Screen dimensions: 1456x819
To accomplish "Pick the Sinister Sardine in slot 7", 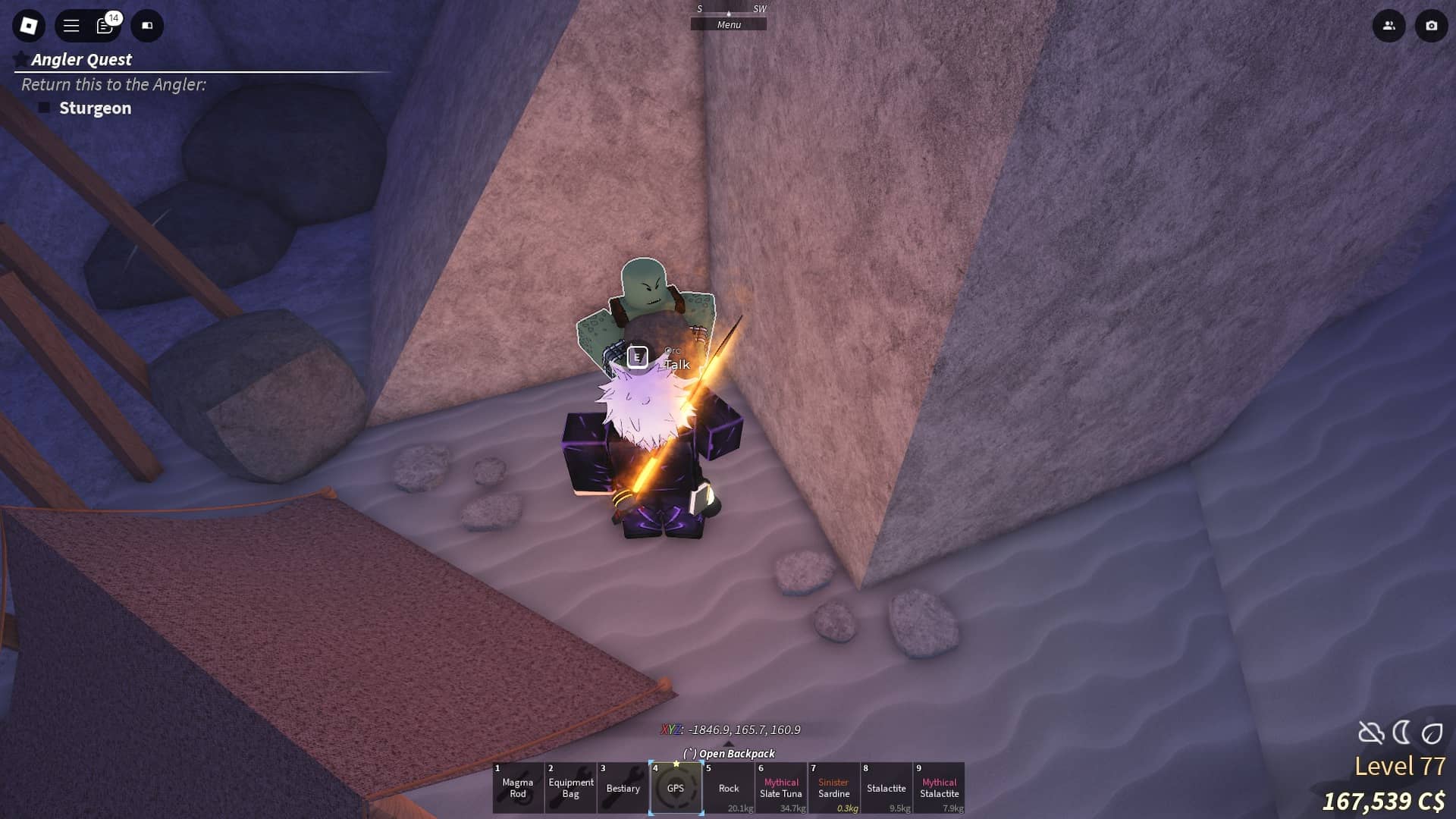I will (834, 789).
